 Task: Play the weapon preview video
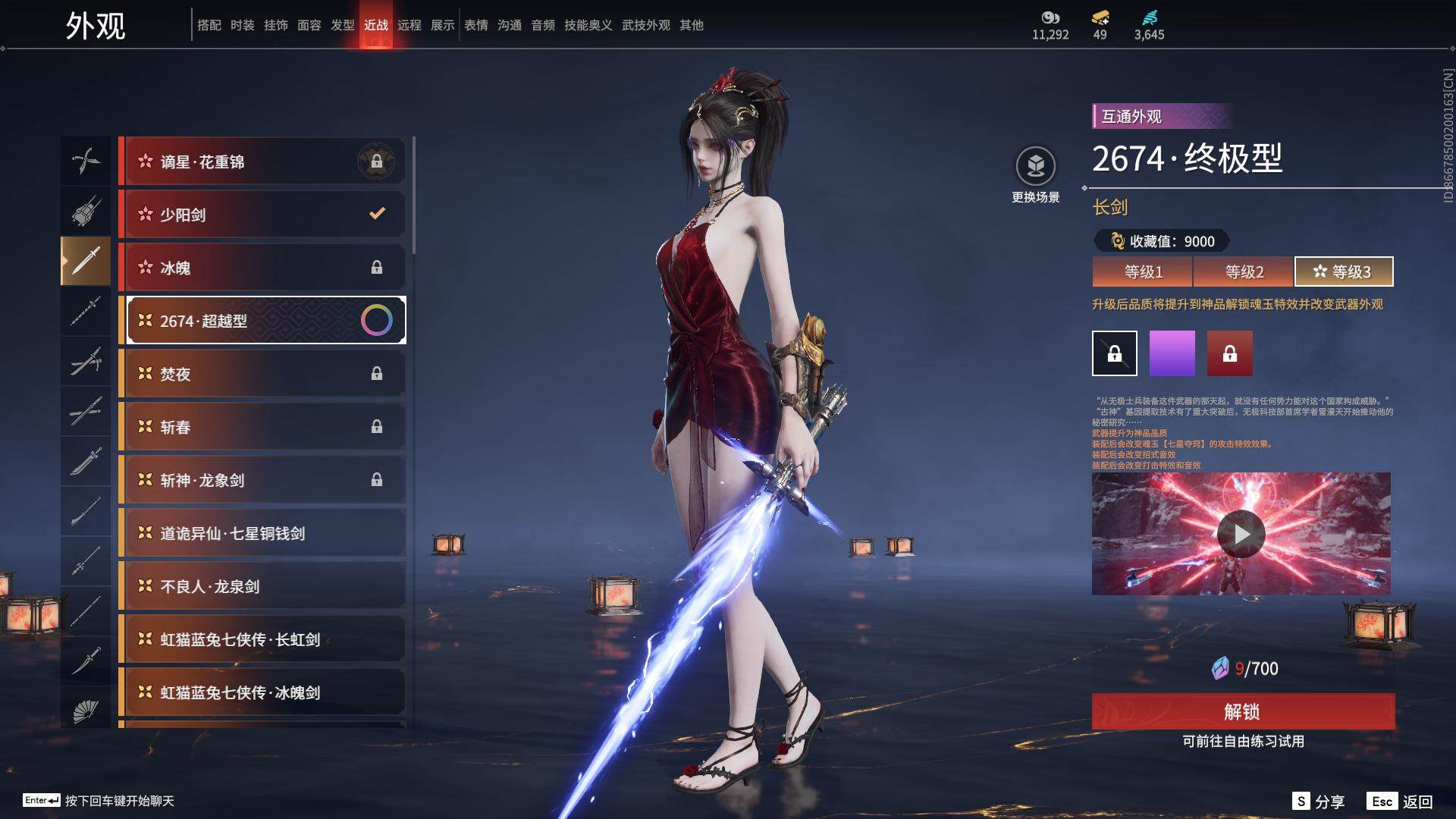[1241, 534]
